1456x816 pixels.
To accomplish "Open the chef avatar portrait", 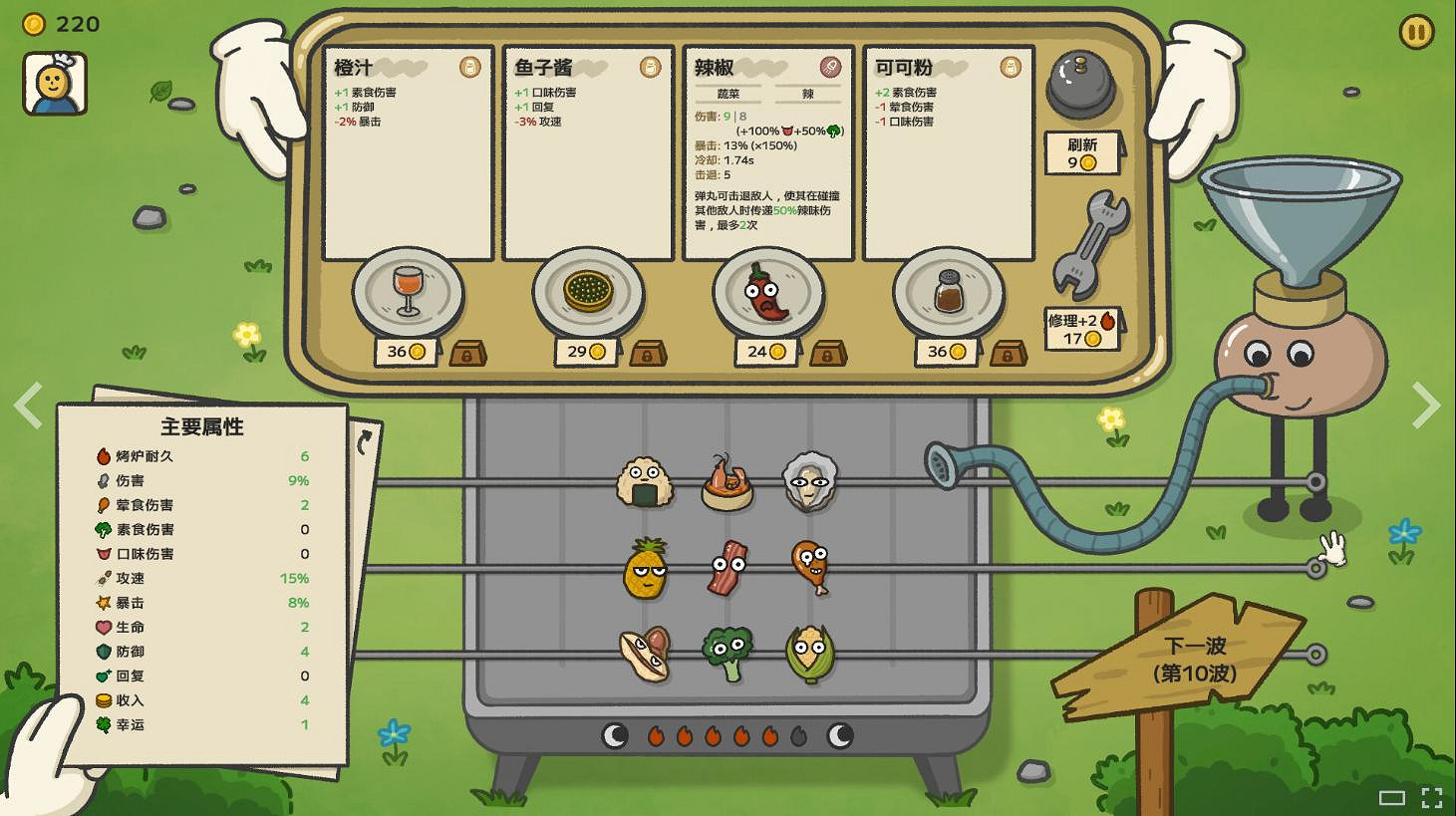I will (x=55, y=83).
